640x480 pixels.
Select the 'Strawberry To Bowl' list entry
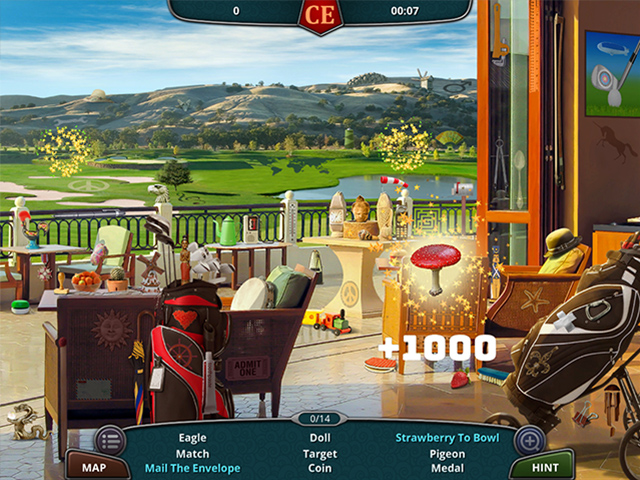pos(447,437)
